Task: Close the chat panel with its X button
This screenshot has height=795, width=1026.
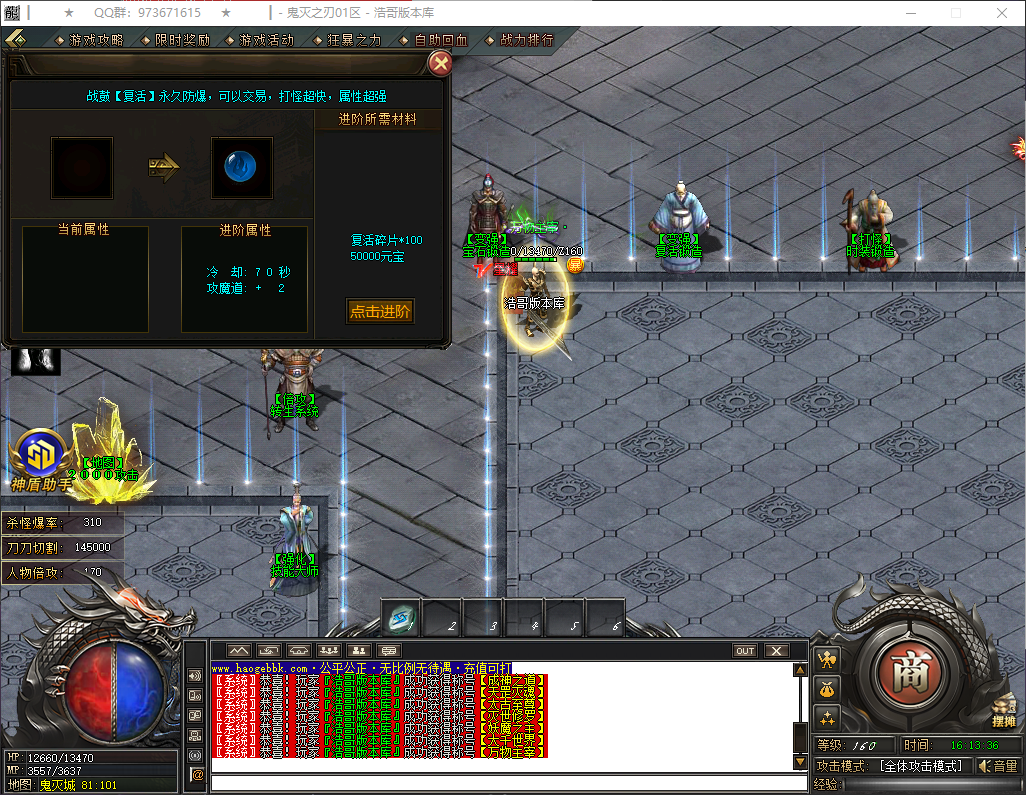Action: [777, 651]
